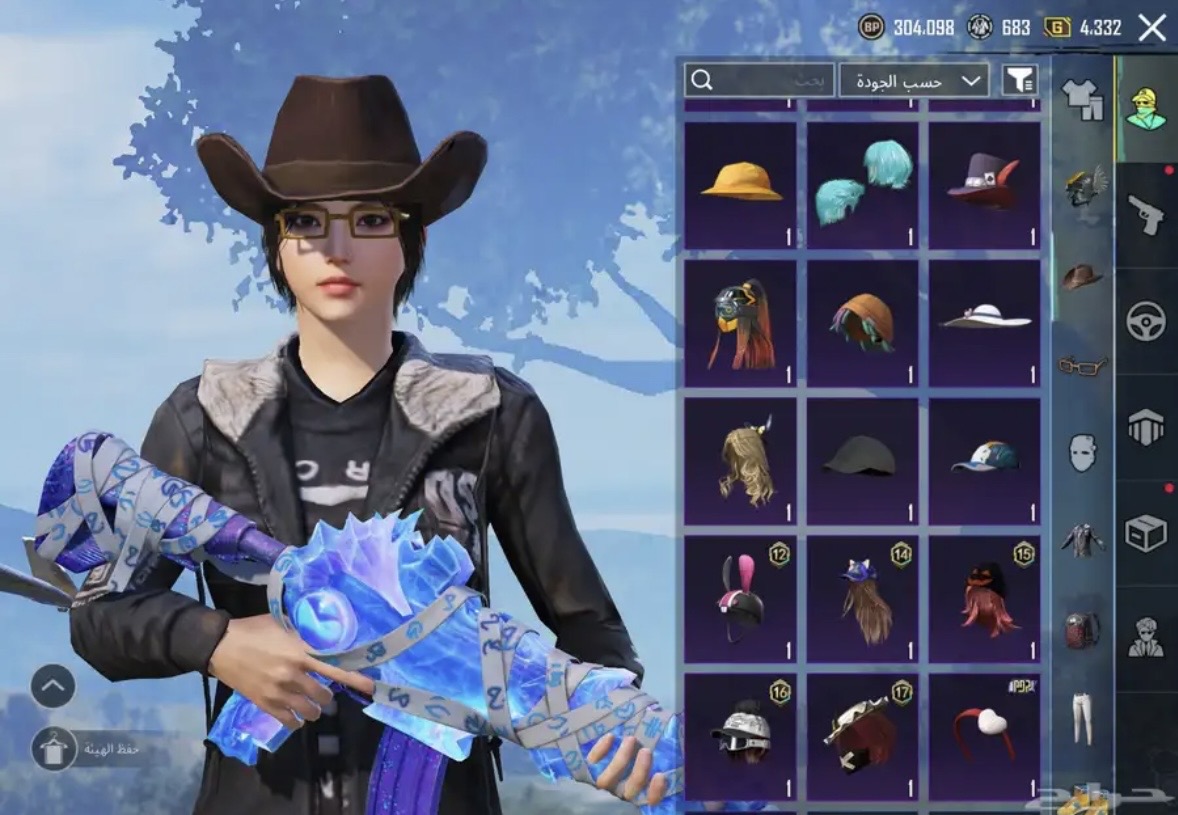Image resolution: width=1178 pixels, height=815 pixels.
Task: Open the sort-by-quality dropdown
Action: tap(914, 80)
